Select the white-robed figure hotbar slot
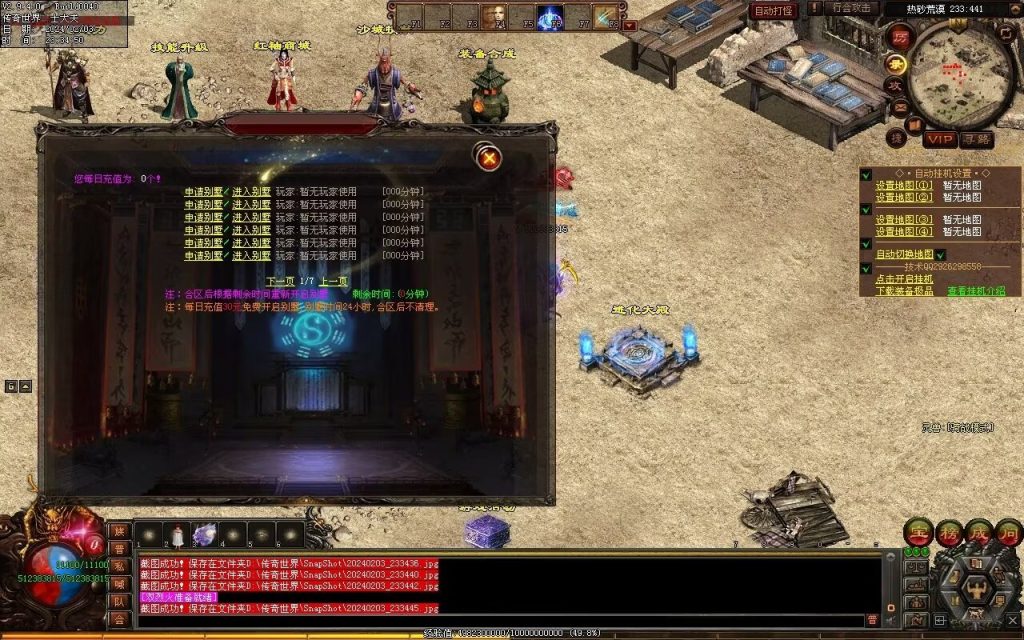The image size is (1024, 640). 177,536
